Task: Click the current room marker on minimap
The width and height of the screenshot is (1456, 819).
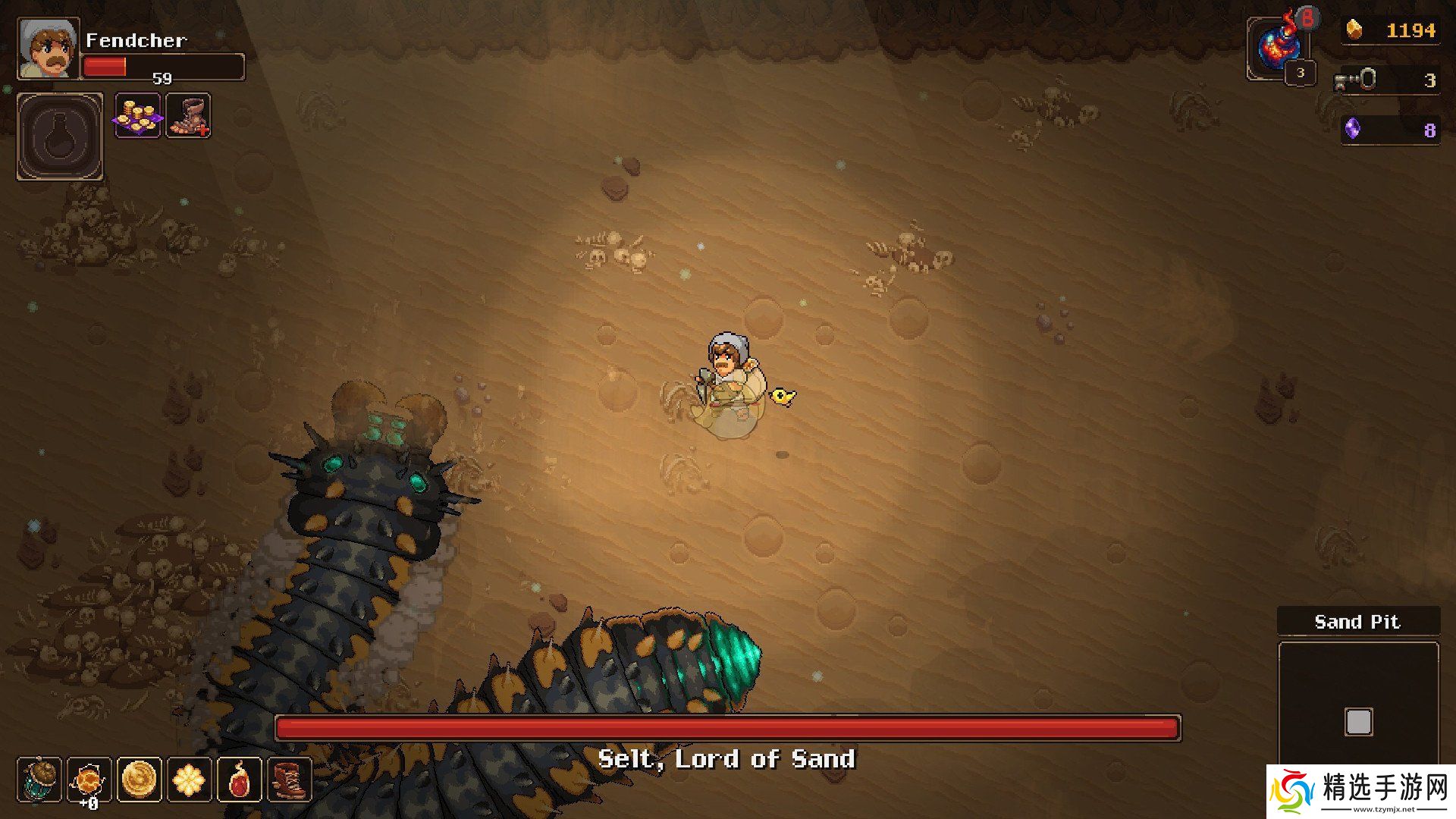Action: click(x=1358, y=721)
